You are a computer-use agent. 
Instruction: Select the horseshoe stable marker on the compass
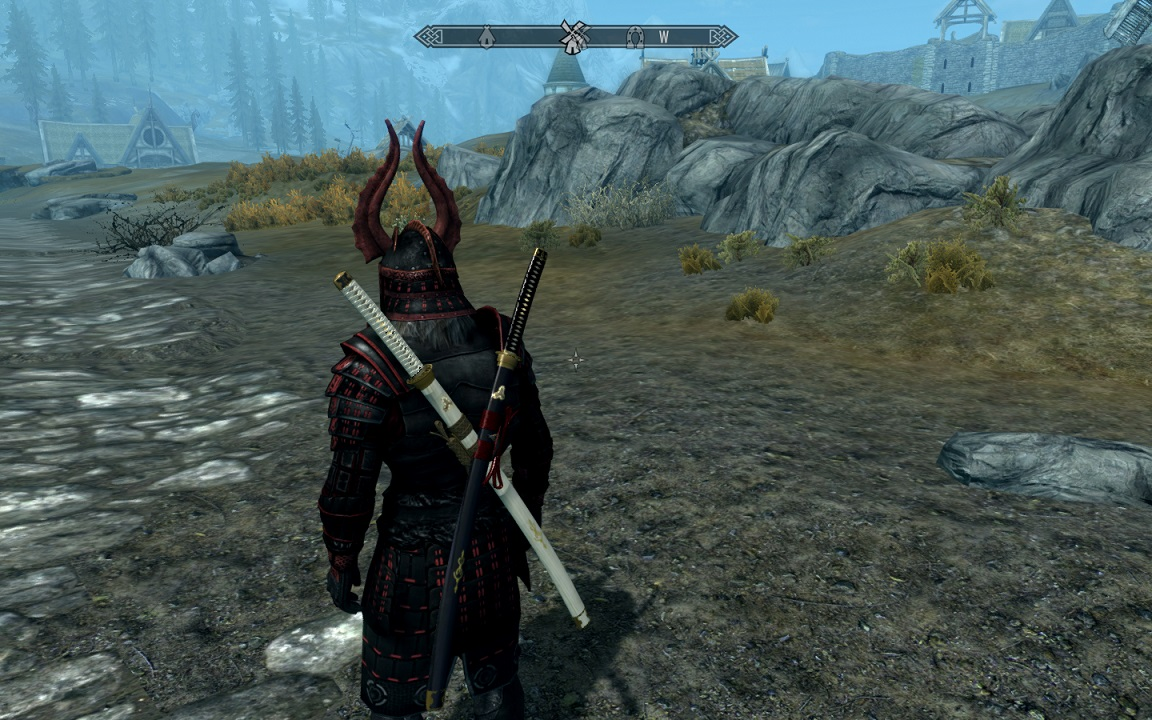634,37
